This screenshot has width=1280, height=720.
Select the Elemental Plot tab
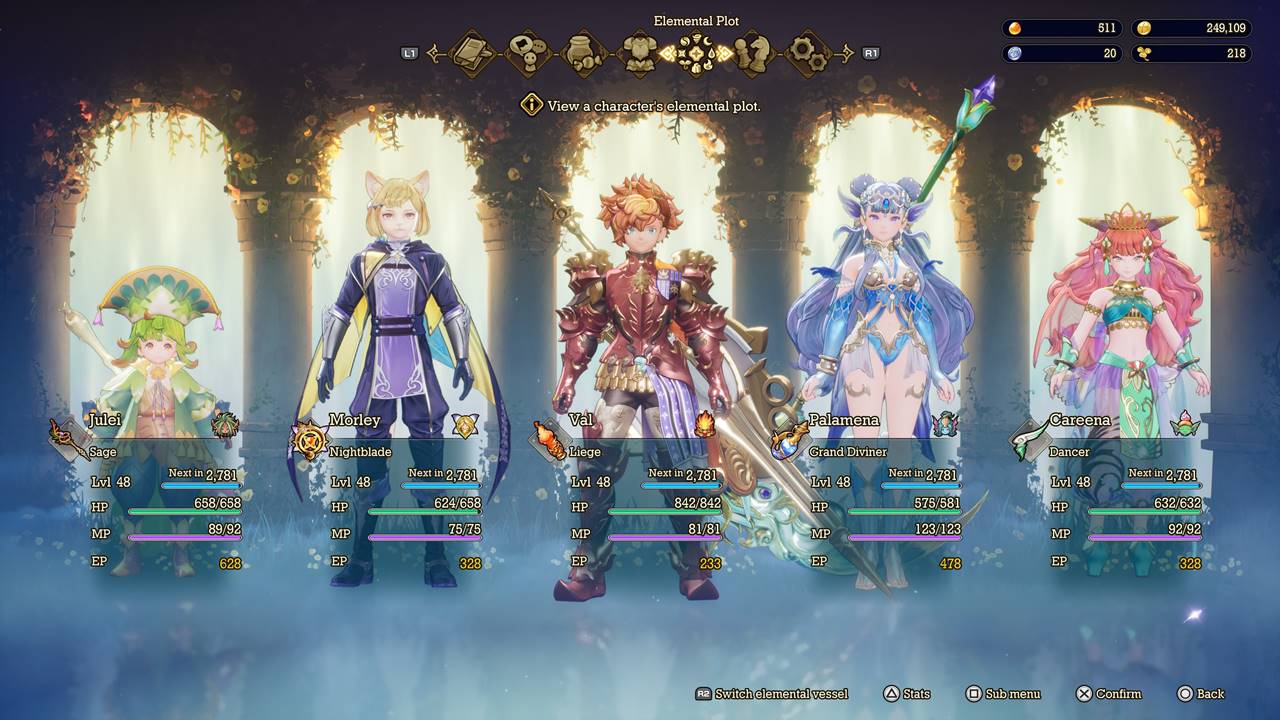pyautogui.click(x=695, y=53)
